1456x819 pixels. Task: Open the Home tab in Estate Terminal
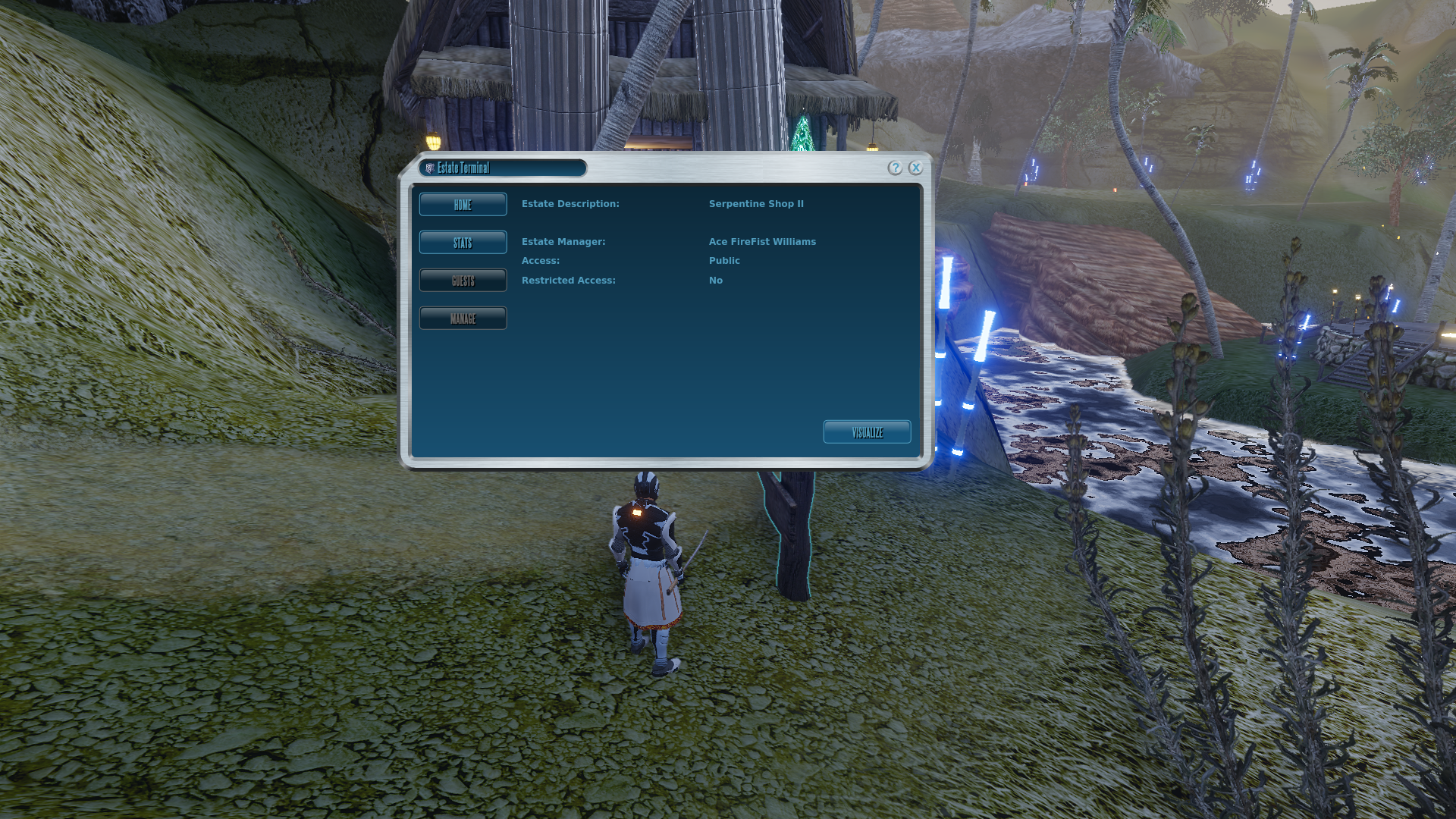point(463,205)
